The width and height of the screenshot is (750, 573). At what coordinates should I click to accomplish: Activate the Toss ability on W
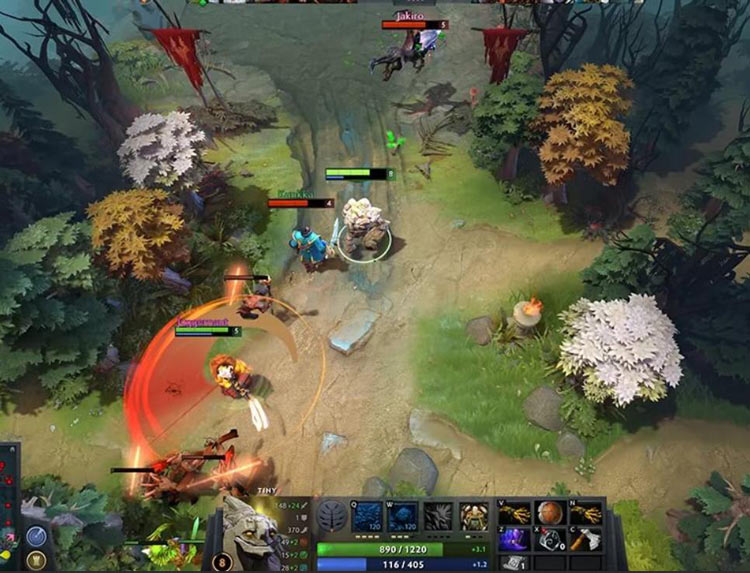pyautogui.click(x=403, y=516)
